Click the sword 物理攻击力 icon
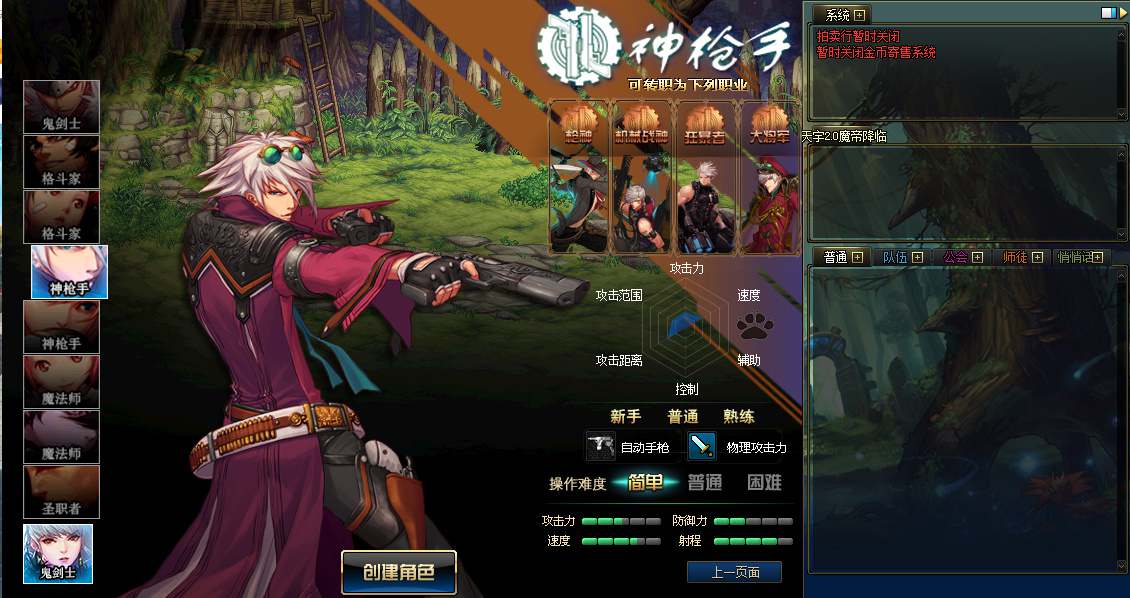 [702, 446]
